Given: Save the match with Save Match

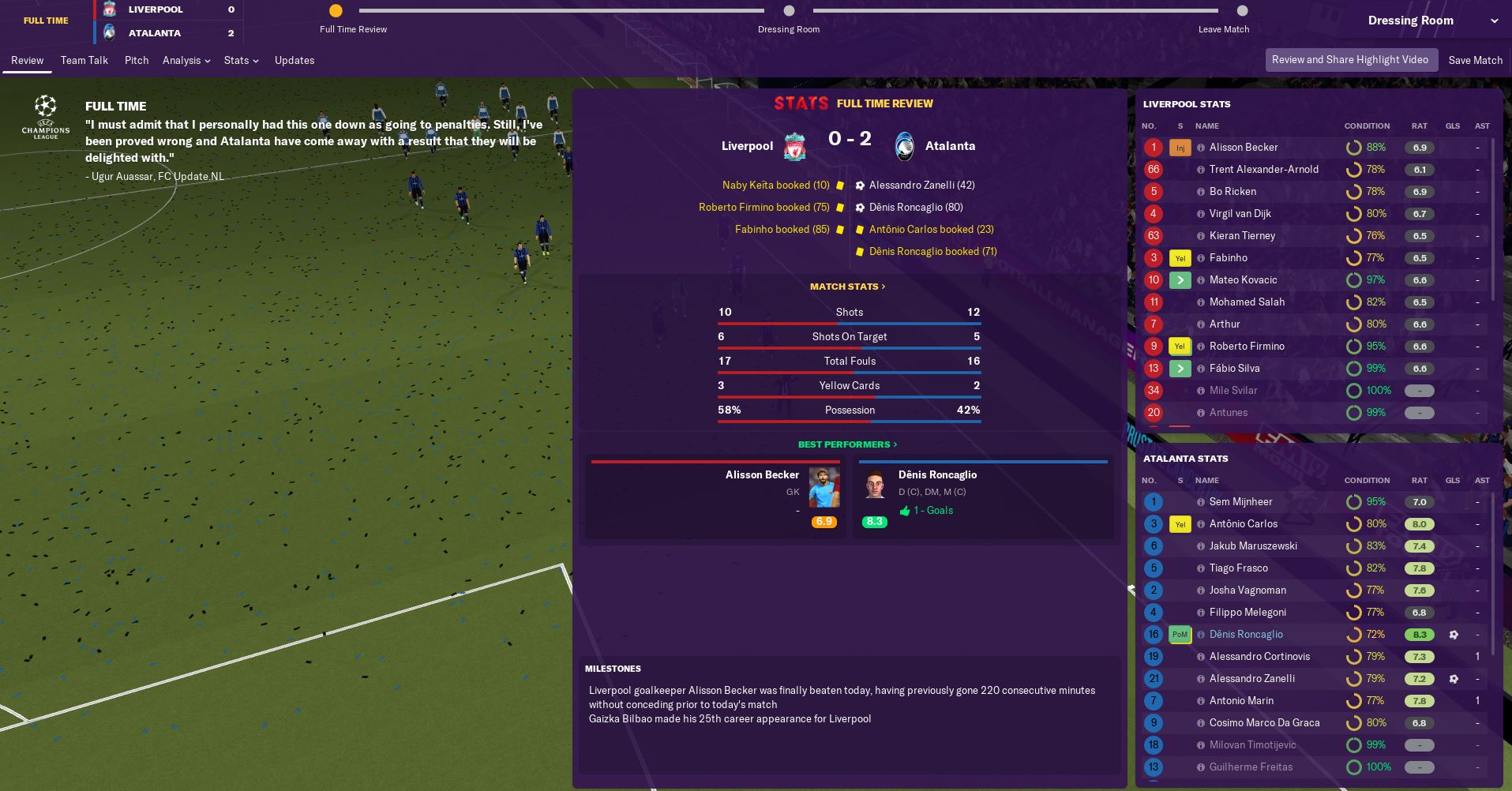Looking at the screenshot, I should tap(1475, 60).
